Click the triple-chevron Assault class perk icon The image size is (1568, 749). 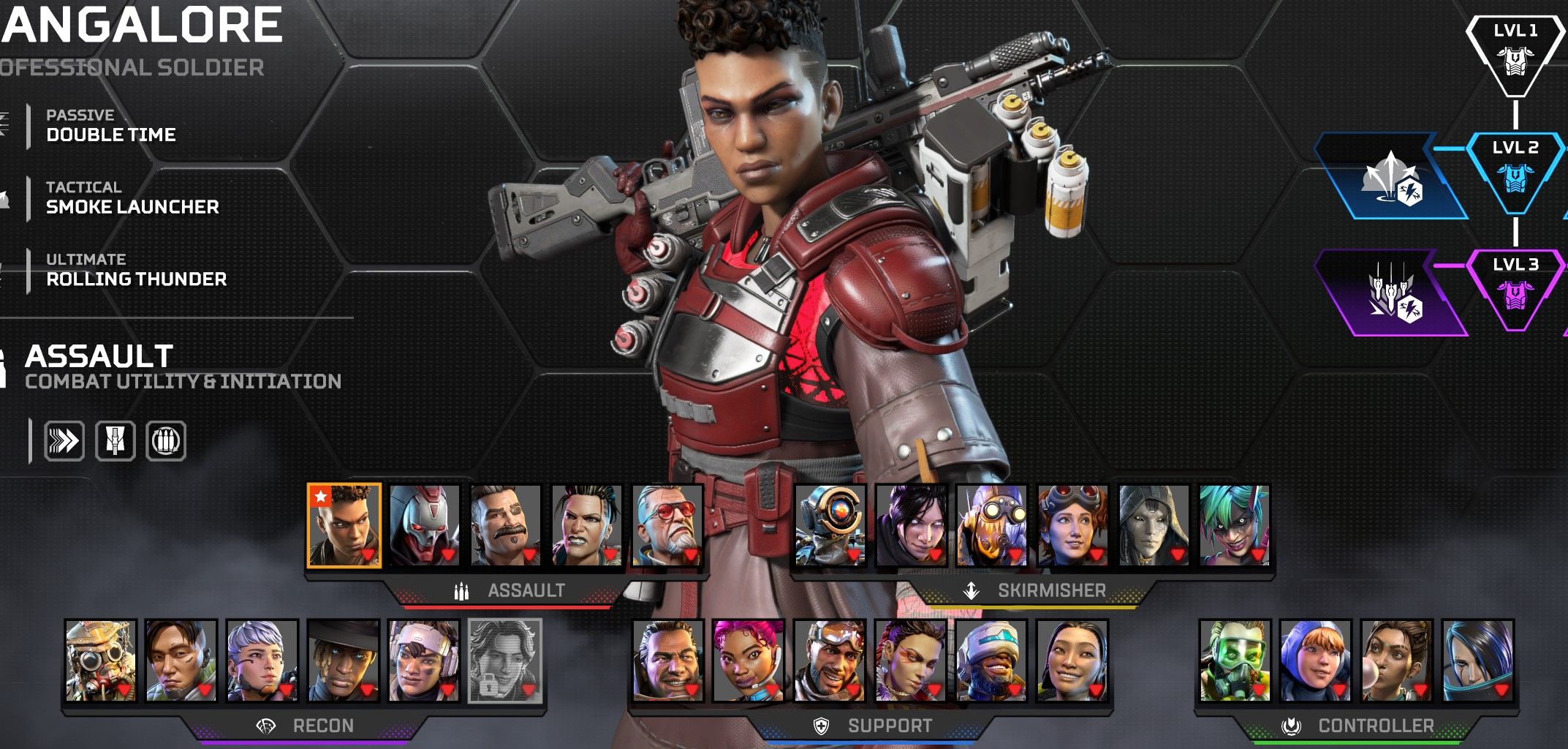click(64, 441)
